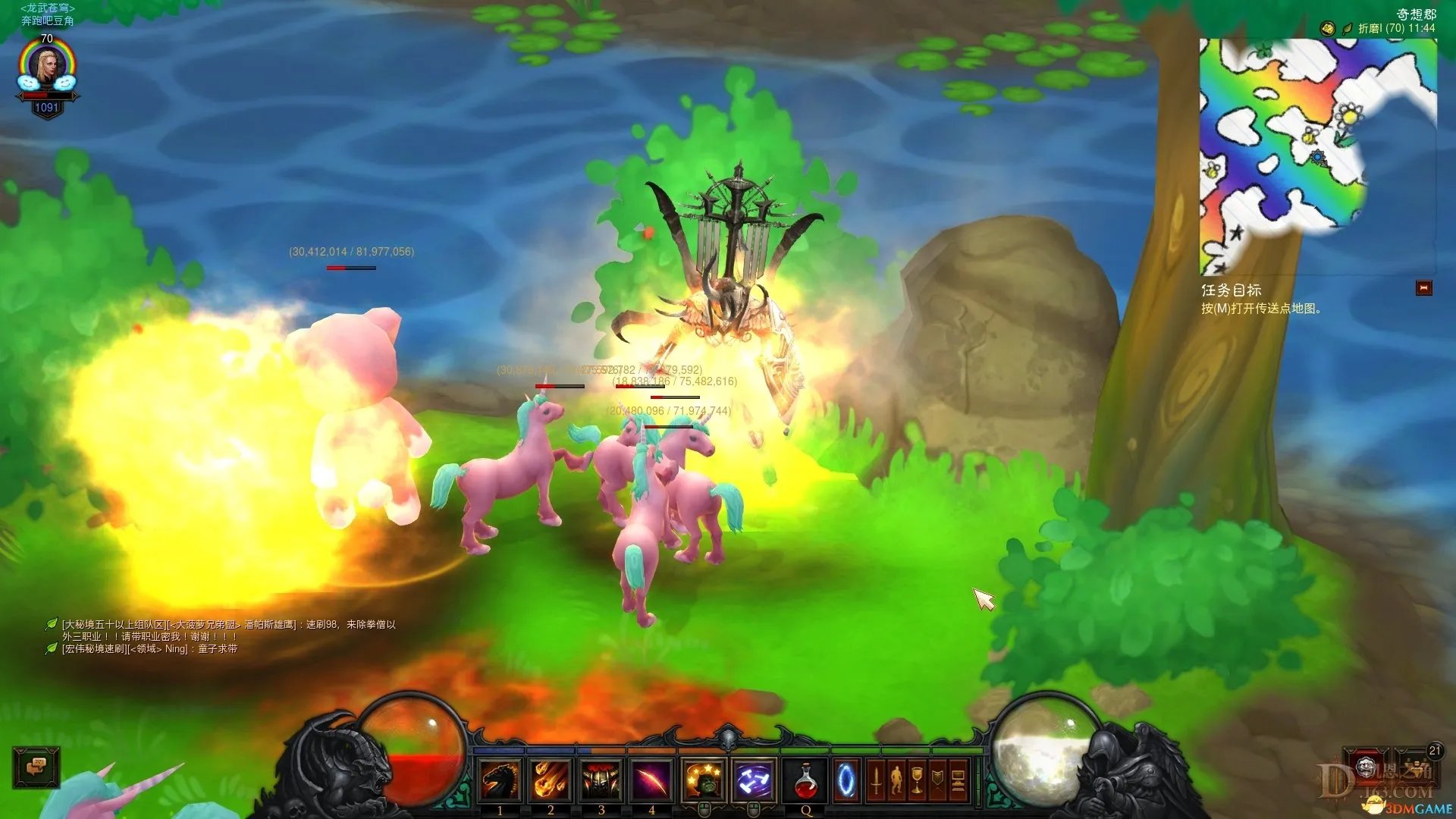The width and height of the screenshot is (1456, 819).
Task: Cast the falling meteors skill in slot 2
Action: pos(551,780)
